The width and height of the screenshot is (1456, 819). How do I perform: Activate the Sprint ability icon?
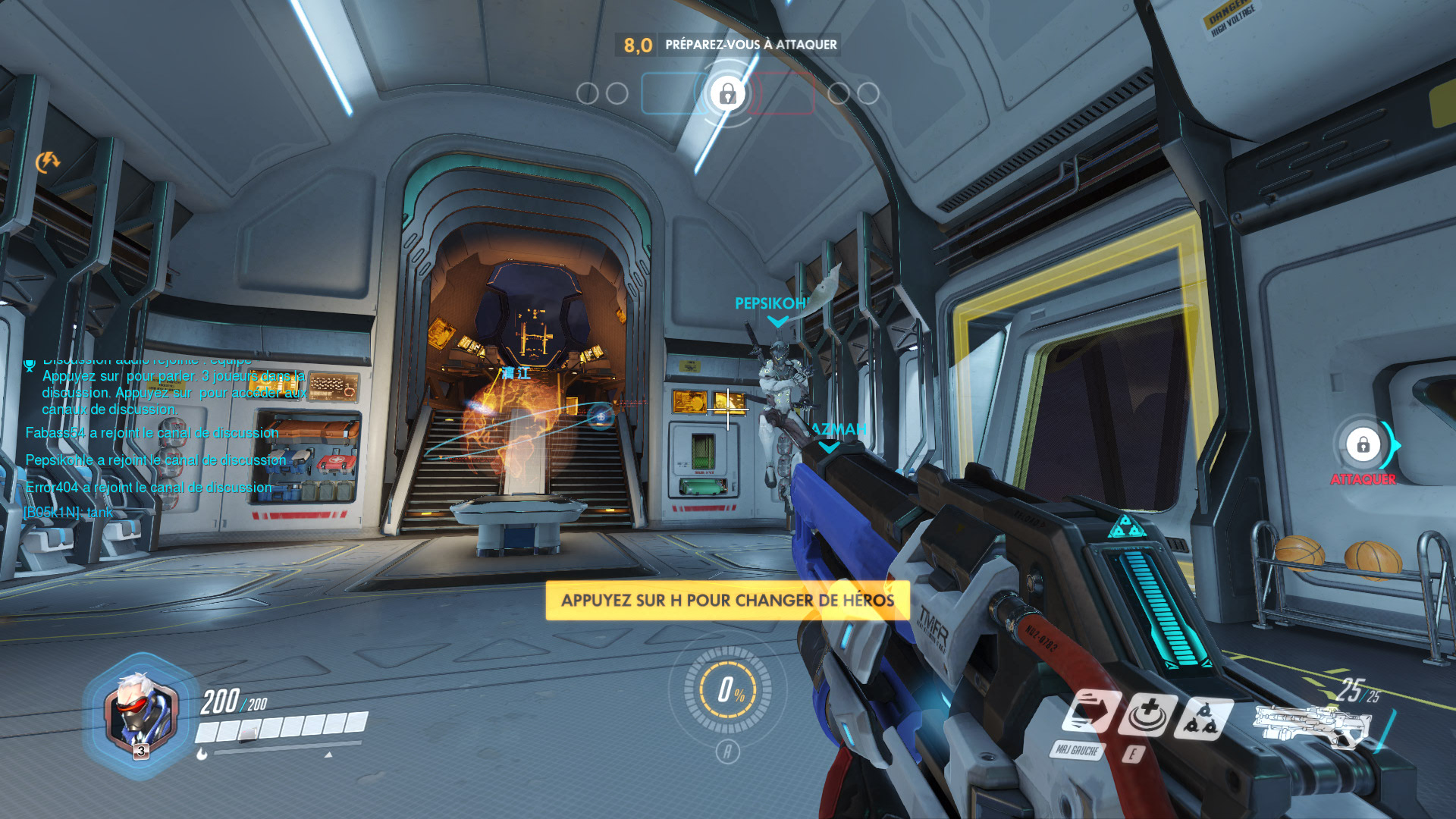(x=1089, y=713)
